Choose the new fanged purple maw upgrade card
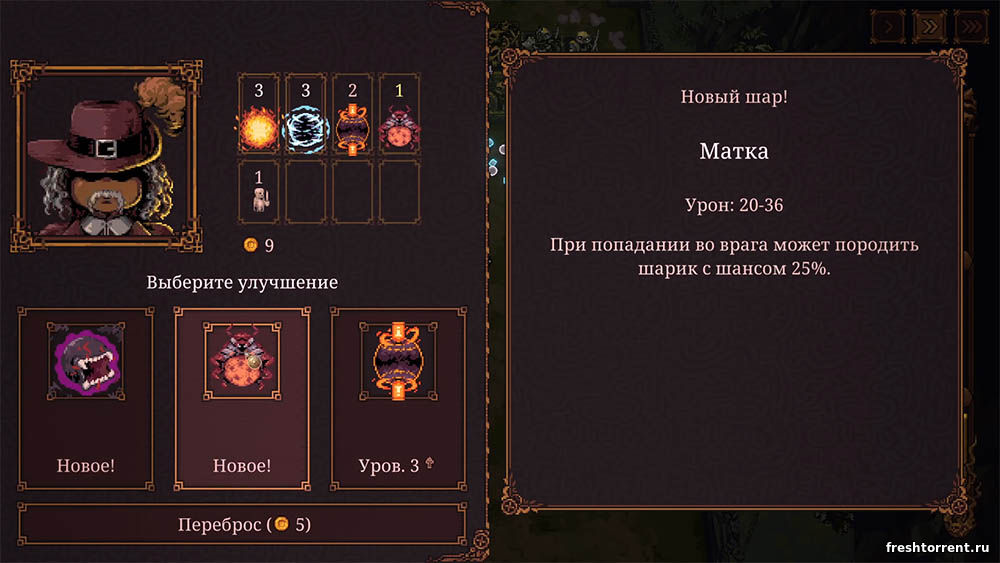The width and height of the screenshot is (1000, 563). click(86, 398)
